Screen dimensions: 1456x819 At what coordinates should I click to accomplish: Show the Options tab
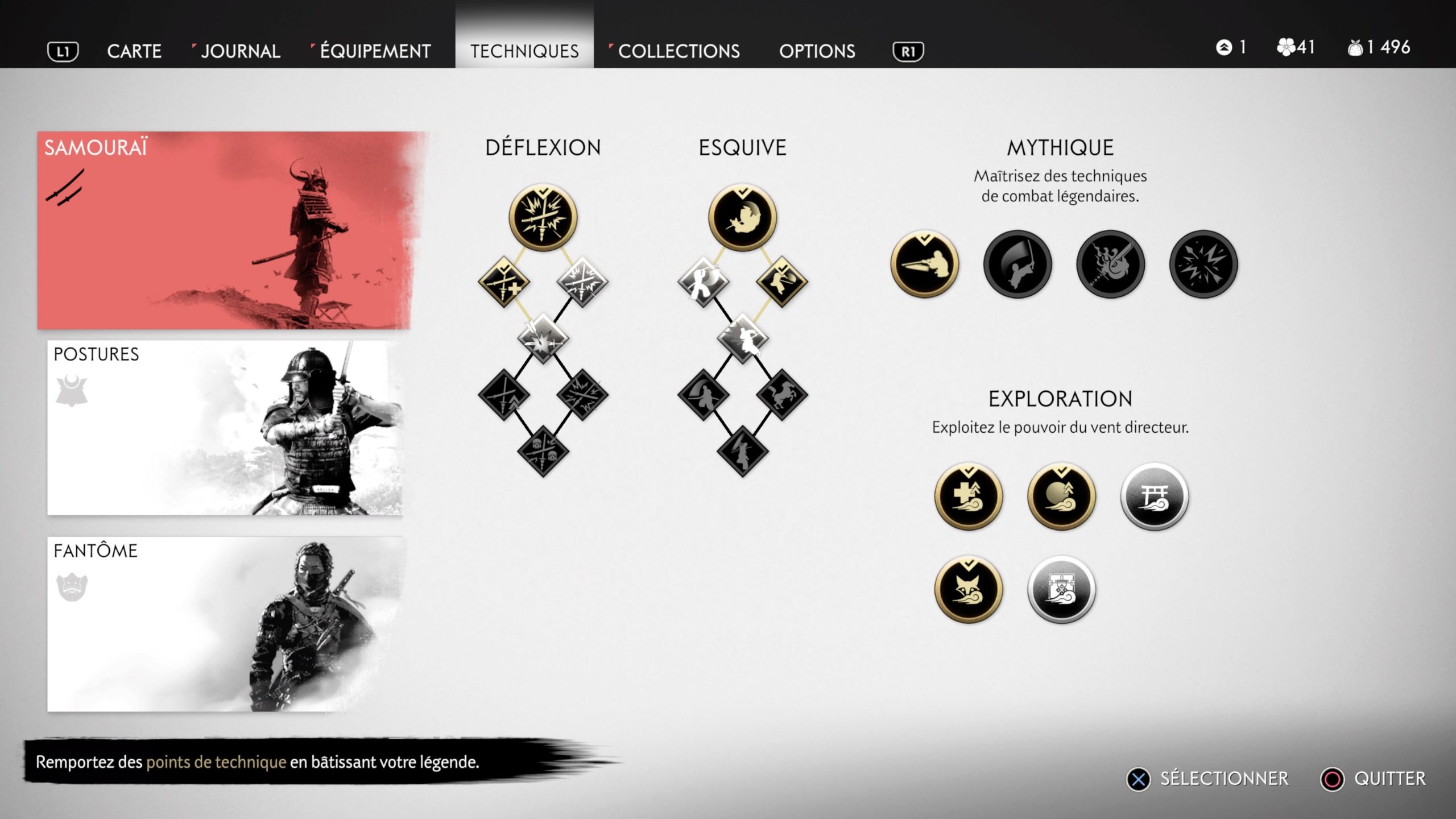(817, 51)
